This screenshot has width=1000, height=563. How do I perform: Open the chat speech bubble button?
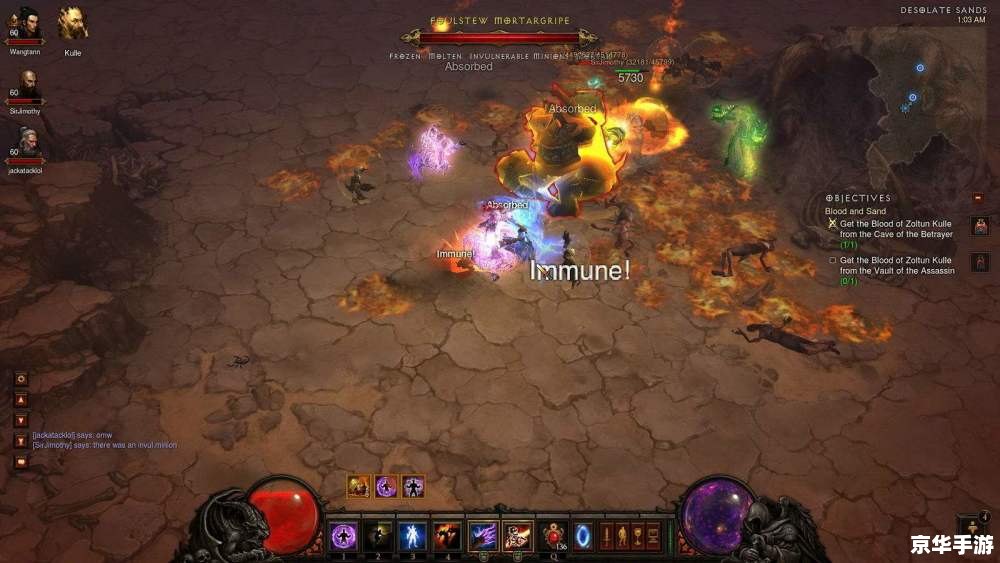pos(21,462)
